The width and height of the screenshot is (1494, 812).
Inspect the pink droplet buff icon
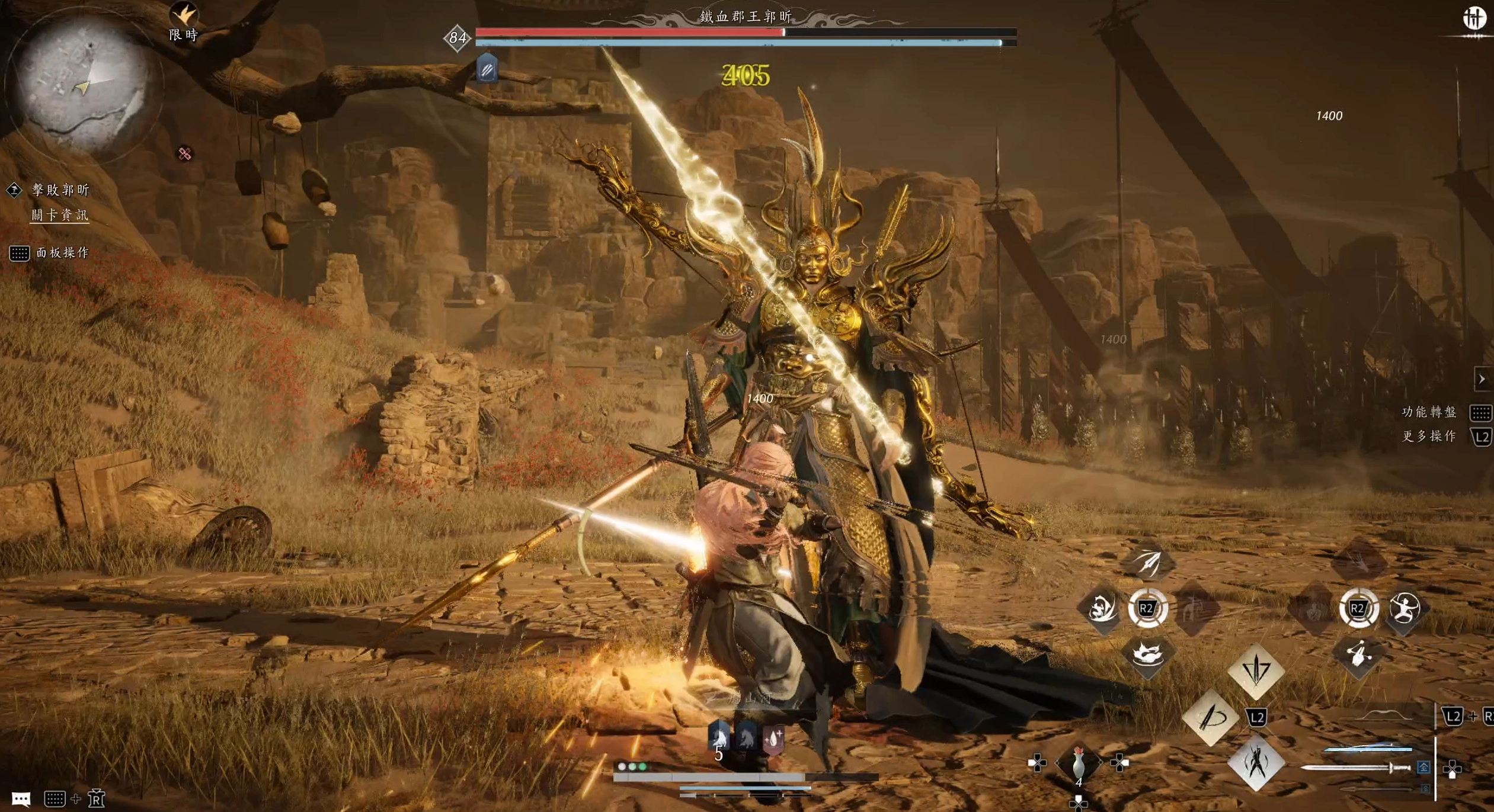coord(773,739)
